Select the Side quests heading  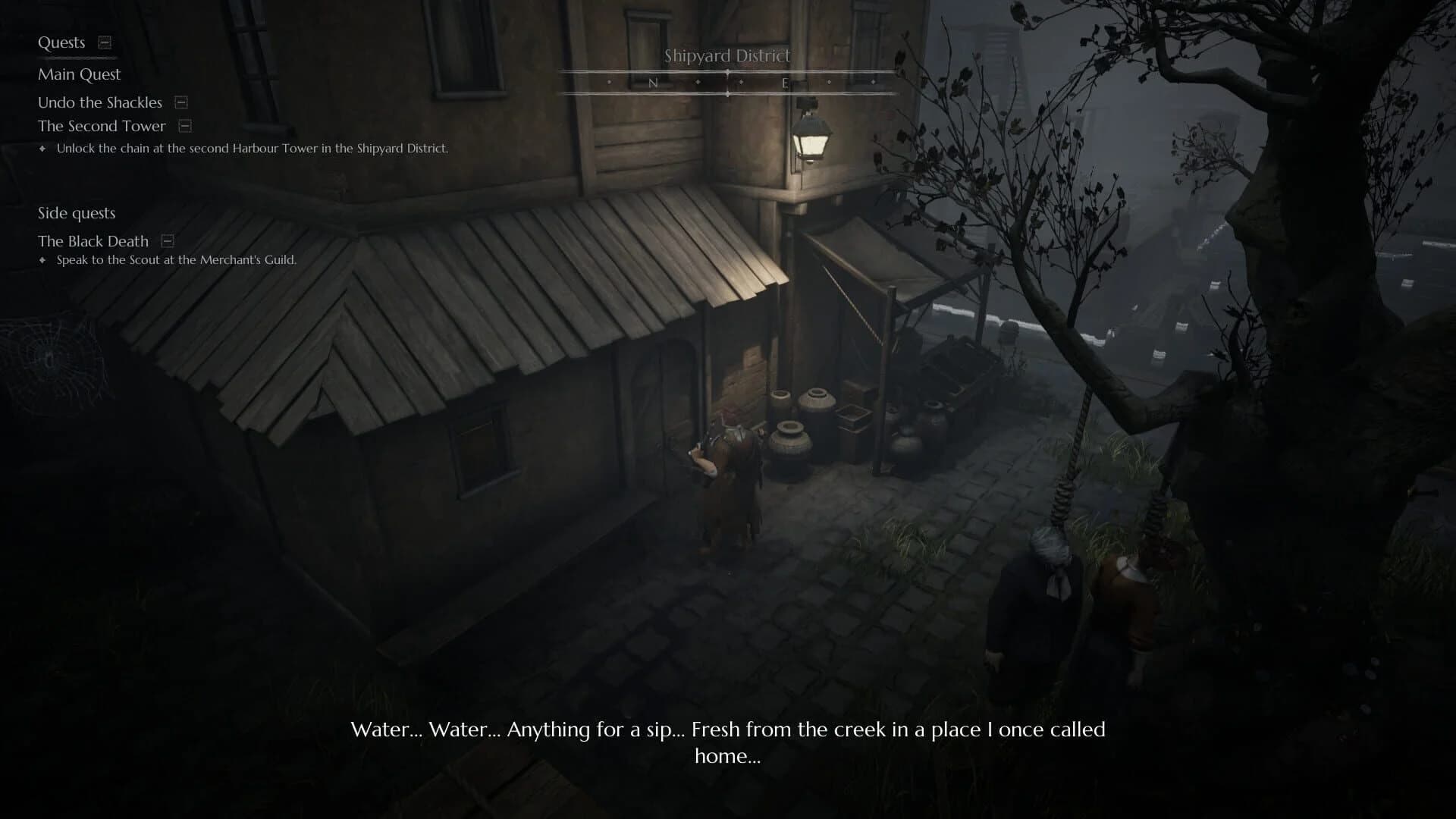coord(77,213)
